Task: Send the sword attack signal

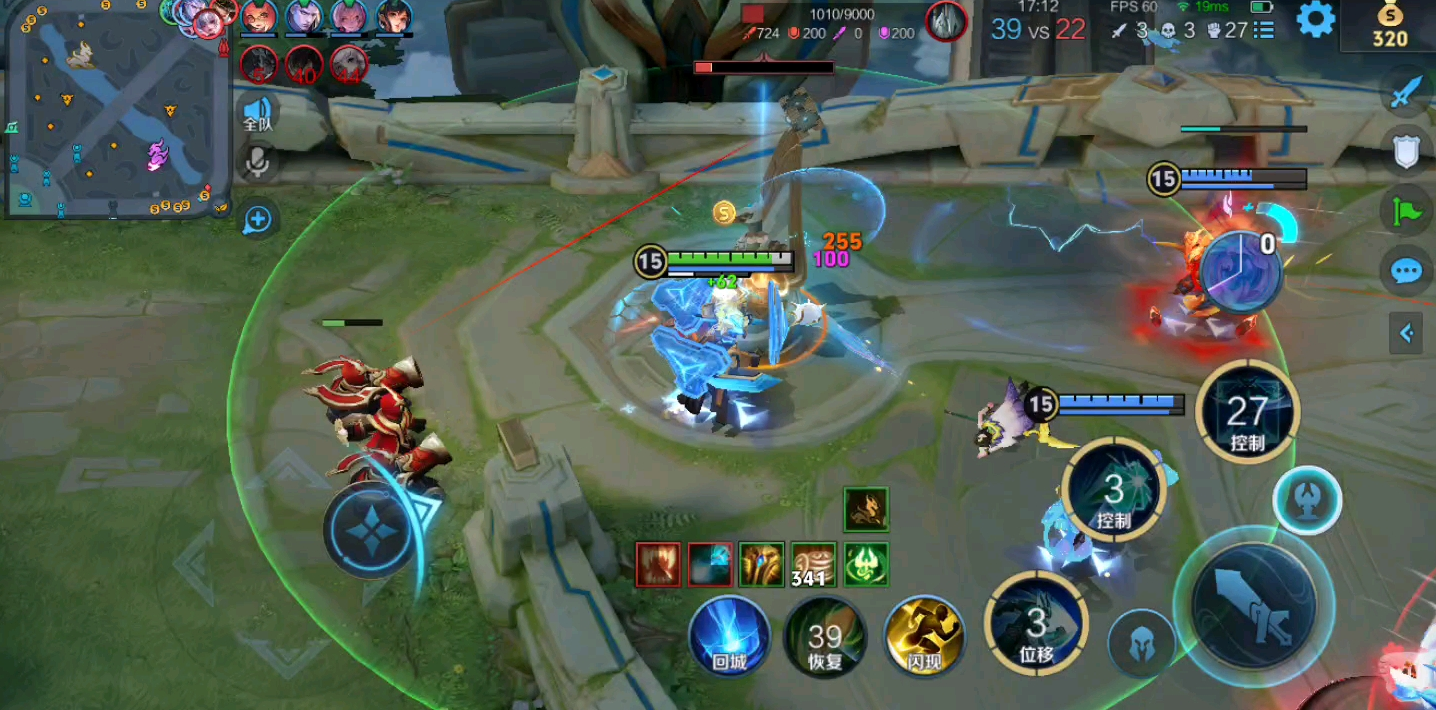Action: (1407, 93)
